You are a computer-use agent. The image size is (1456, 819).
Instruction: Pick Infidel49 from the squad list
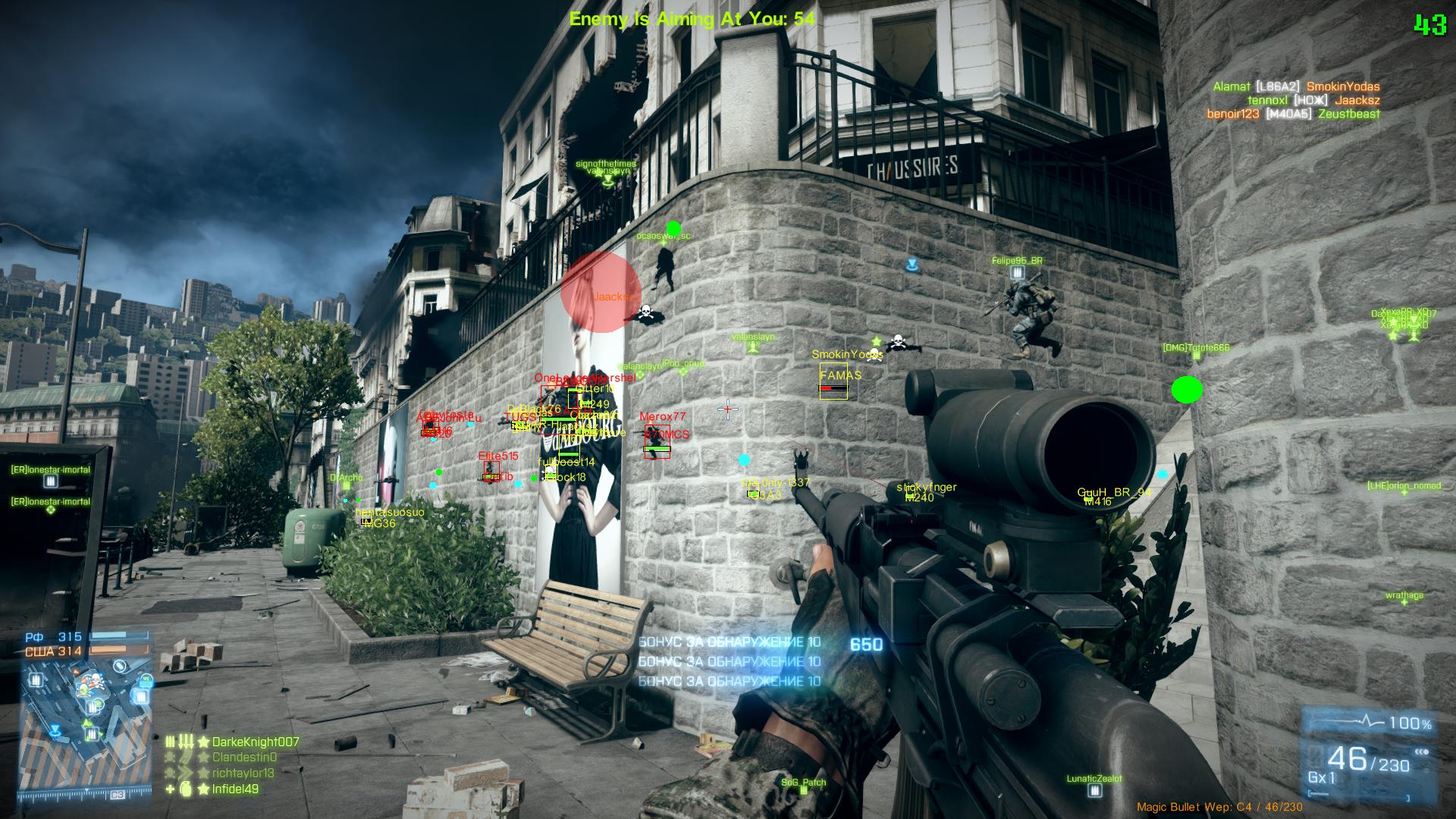point(235,789)
